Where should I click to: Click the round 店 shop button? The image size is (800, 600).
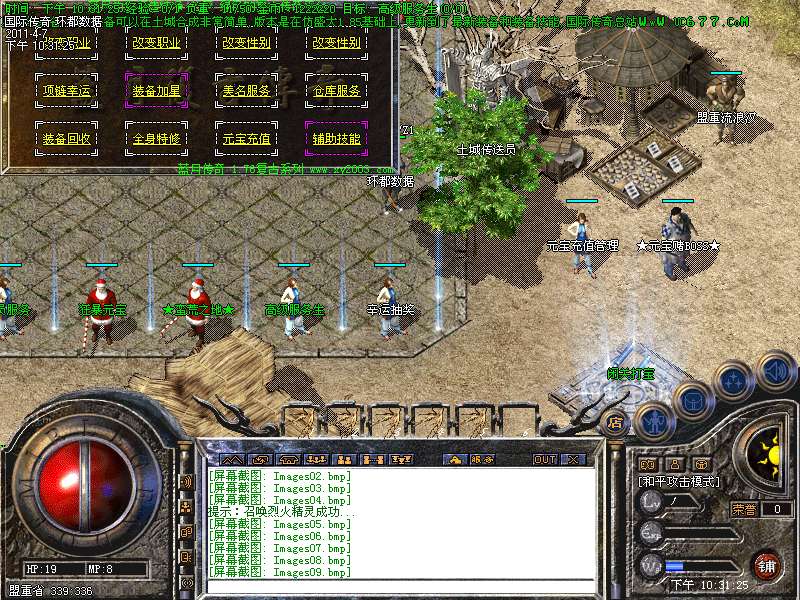pos(615,423)
